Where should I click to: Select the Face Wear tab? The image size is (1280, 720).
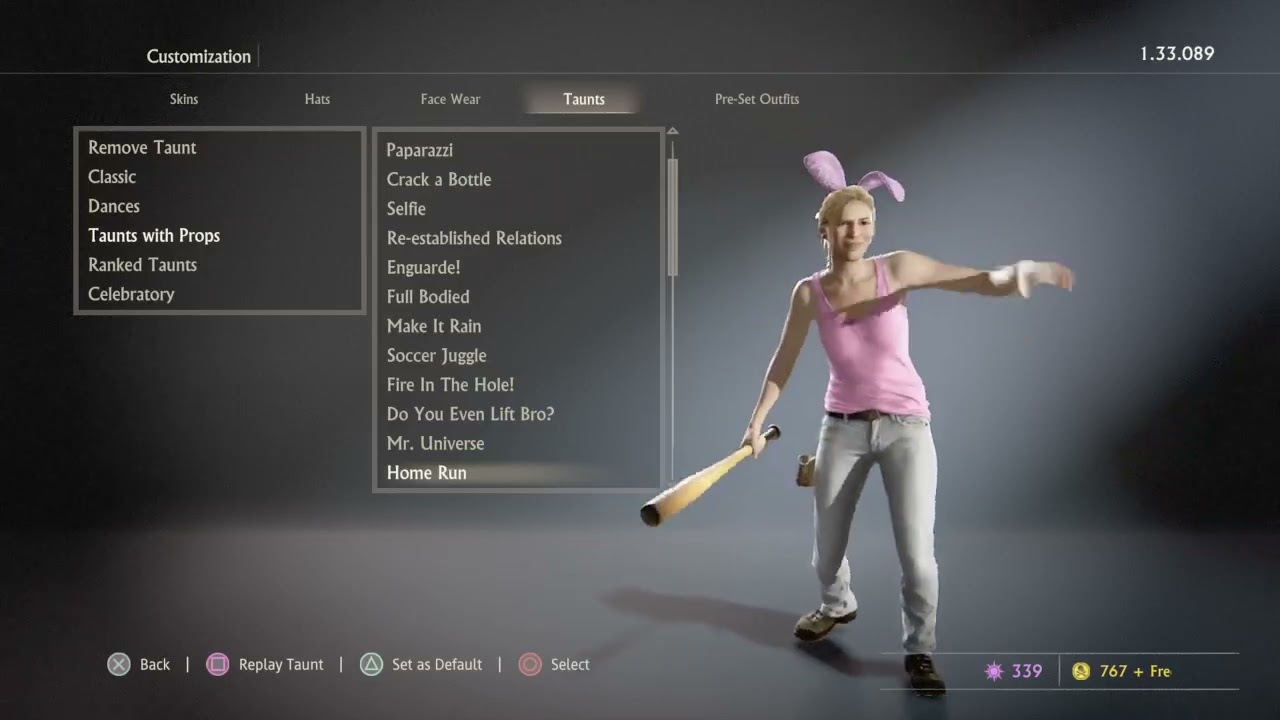pos(450,99)
